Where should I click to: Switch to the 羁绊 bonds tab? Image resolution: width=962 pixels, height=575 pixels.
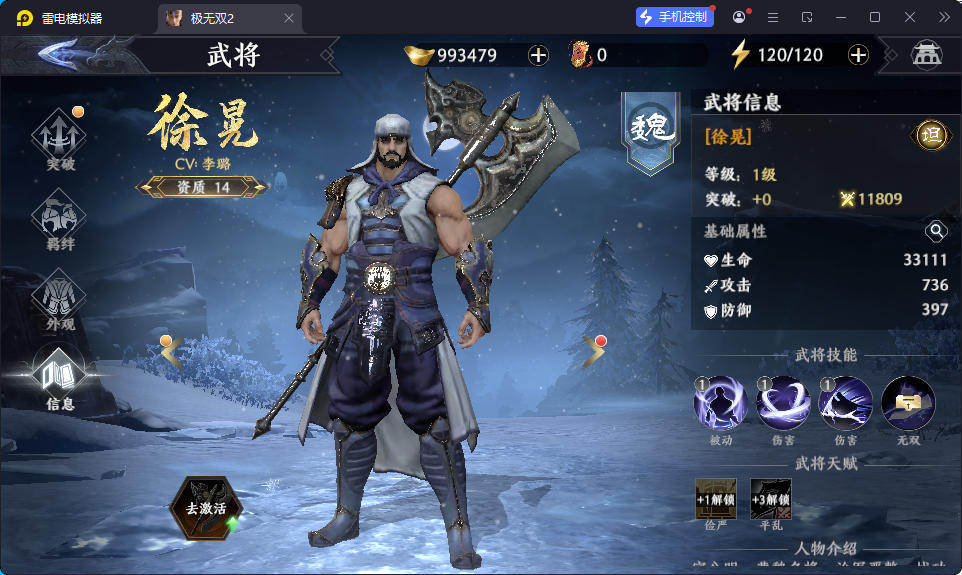coord(60,218)
